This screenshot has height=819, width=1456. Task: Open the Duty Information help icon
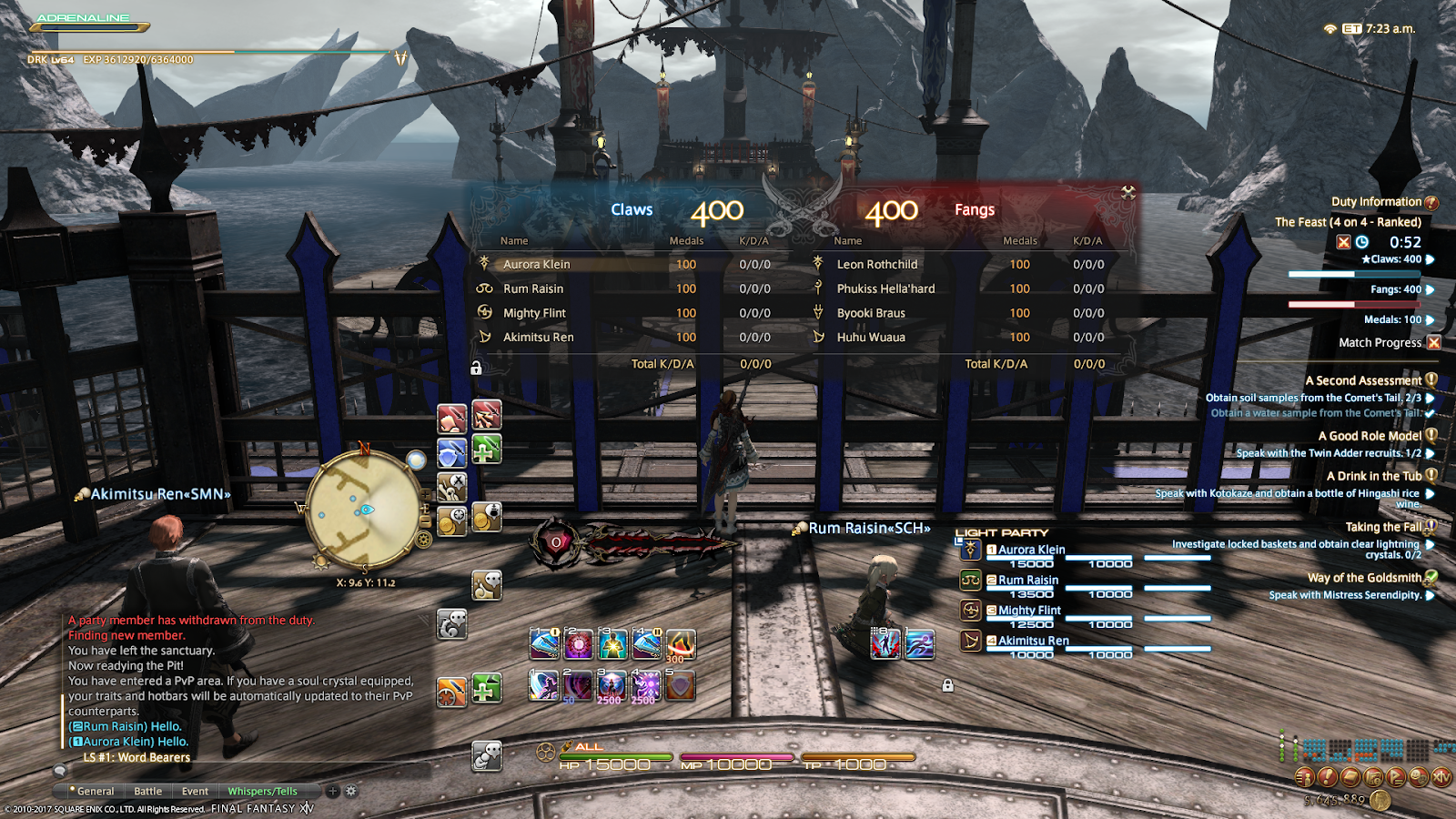1431,202
